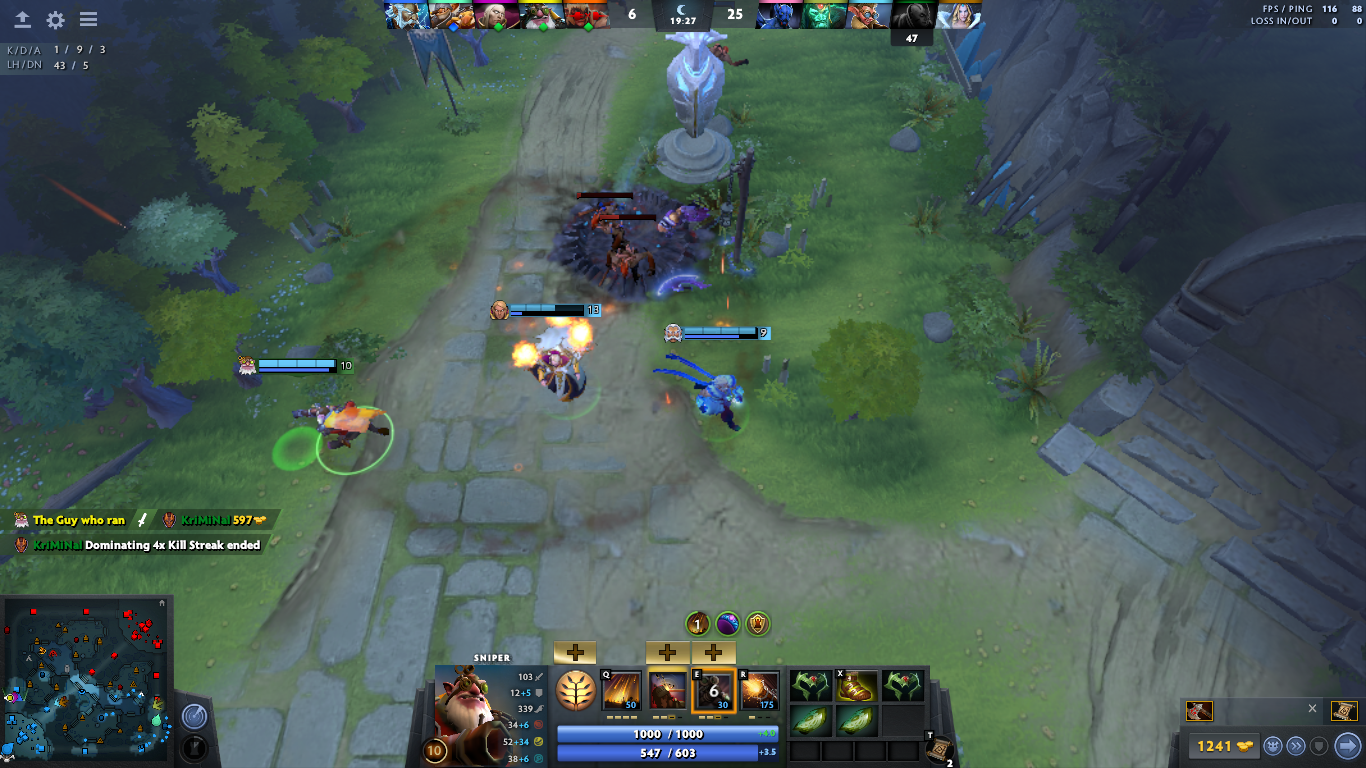The height and width of the screenshot is (768, 1366).
Task: Open the talent tree icon
Action: [575, 690]
